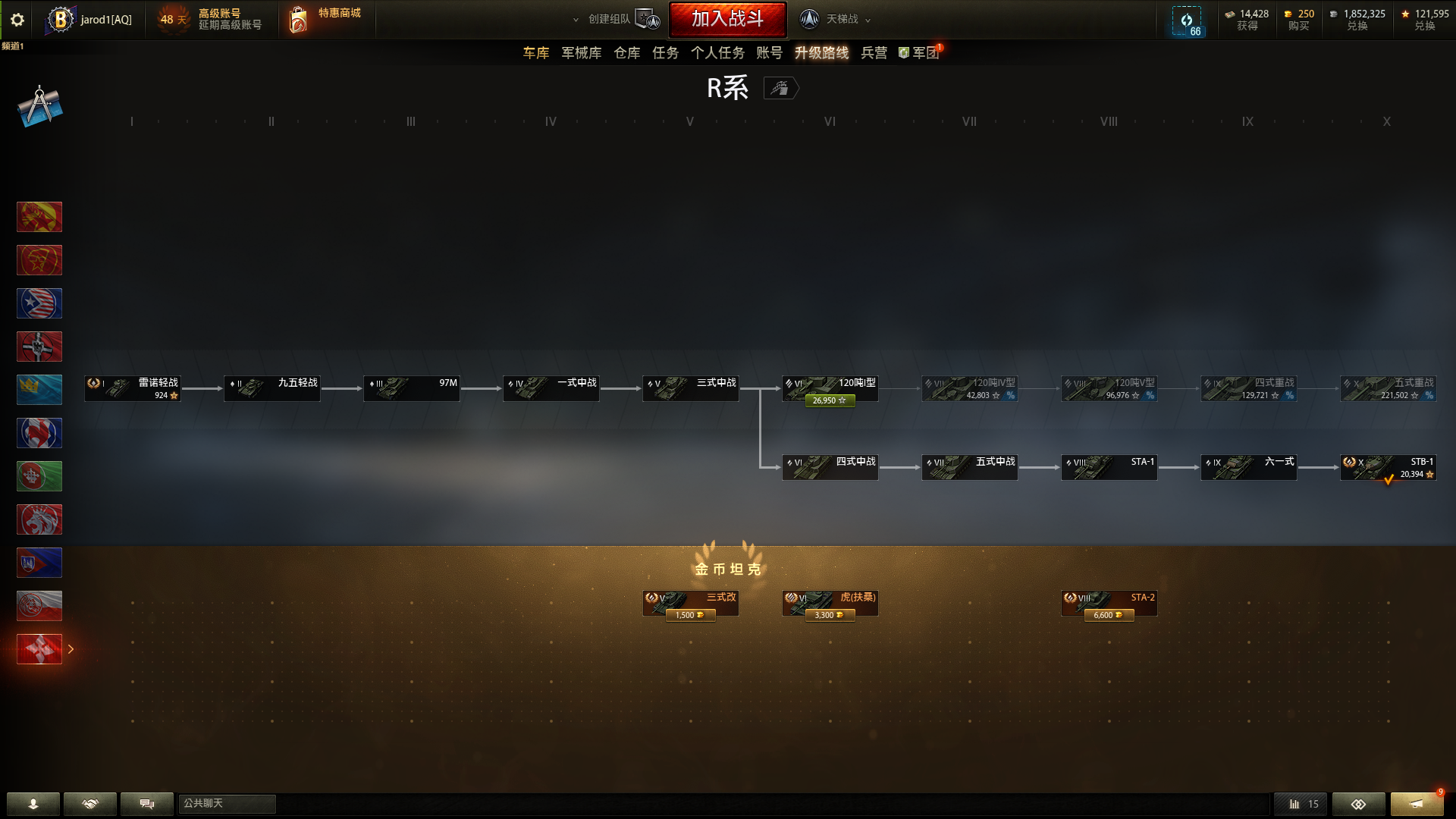Screen dimensions: 1456x819
Task: Go to the 仓库 depot tab
Action: pyautogui.click(x=626, y=53)
